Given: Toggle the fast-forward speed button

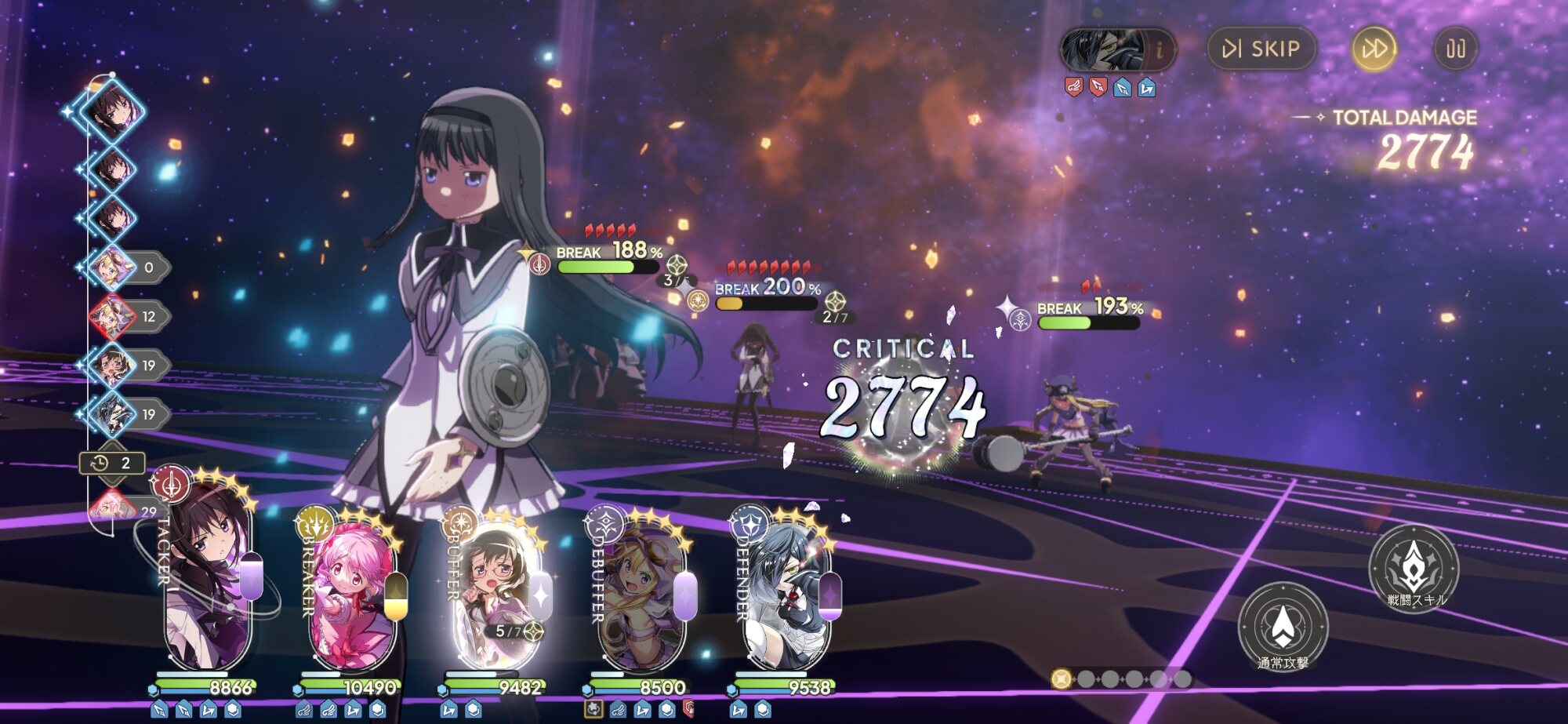Looking at the screenshot, I should coord(1374,49).
